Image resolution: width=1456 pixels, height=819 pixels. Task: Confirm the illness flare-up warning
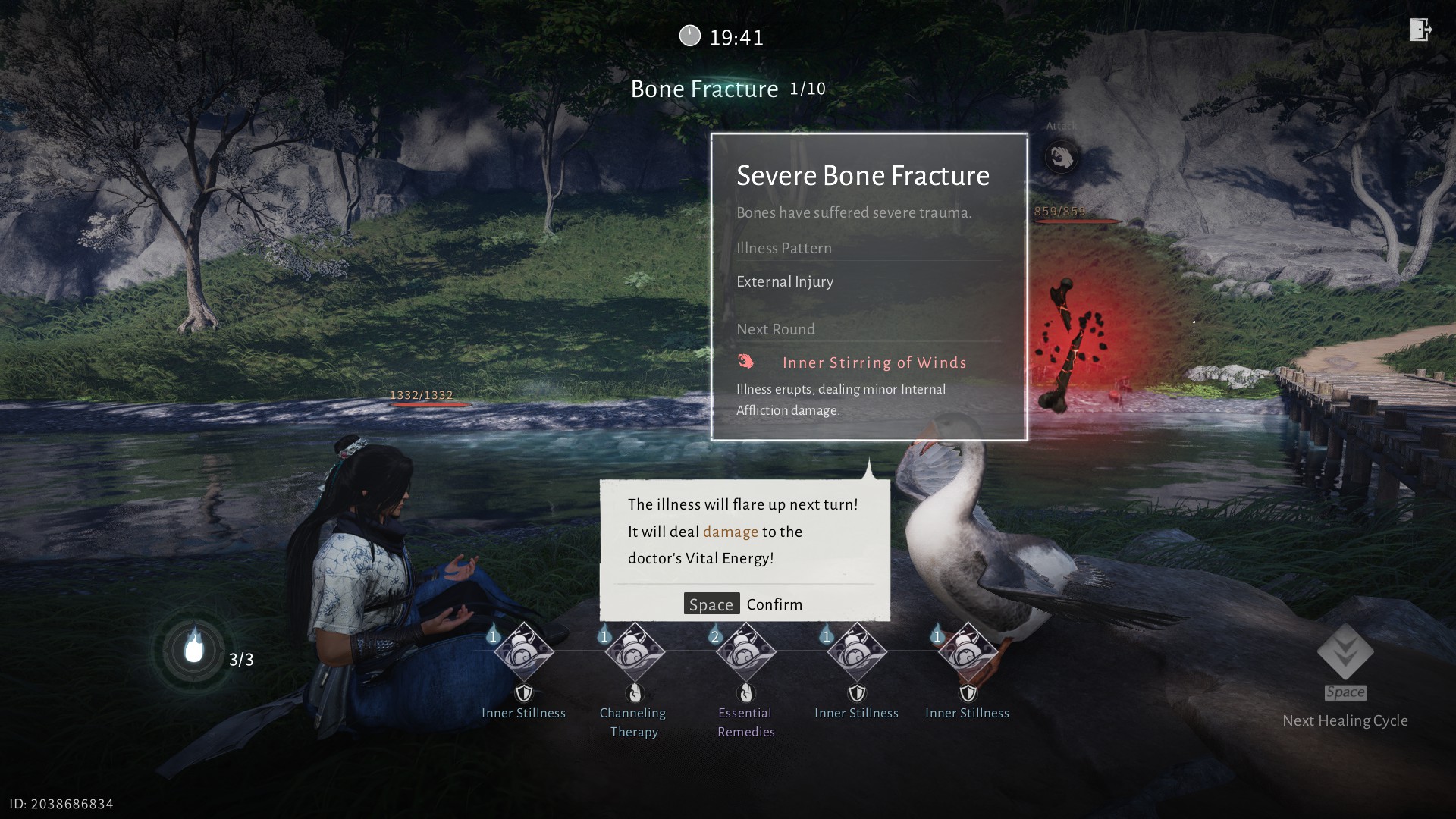(743, 604)
